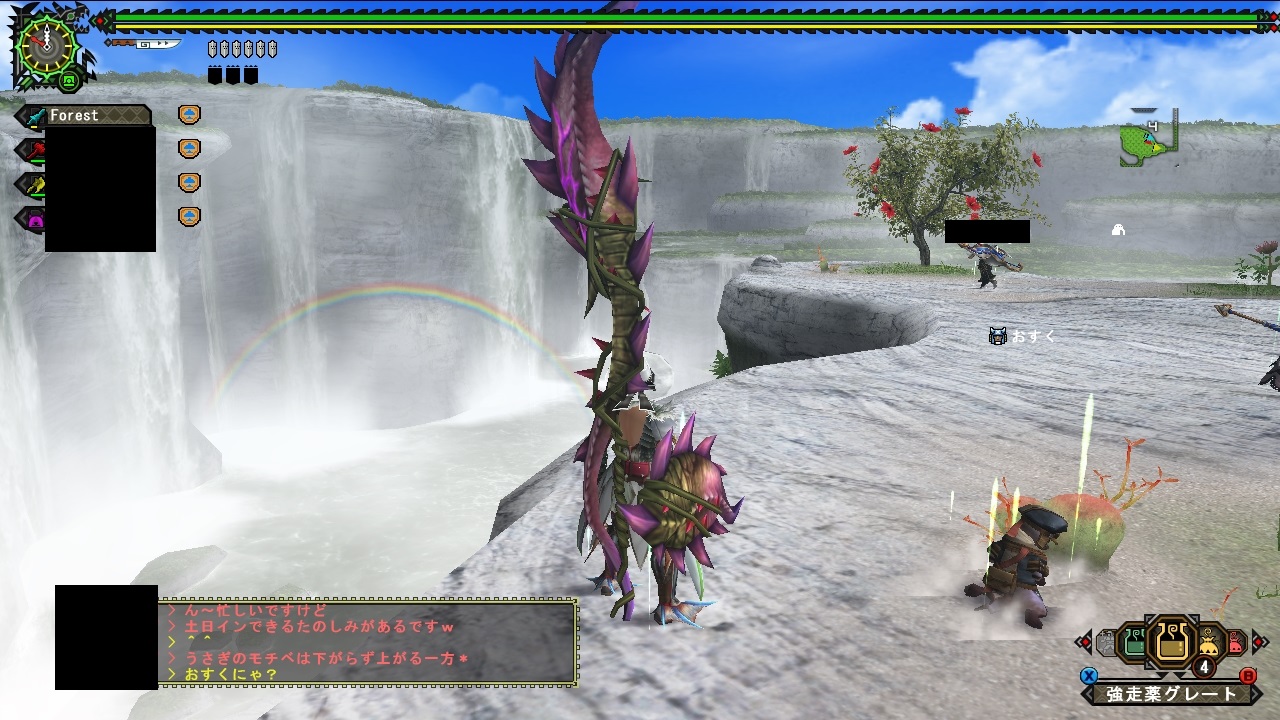Select the grayed-out map item on the item bar

(1108, 640)
